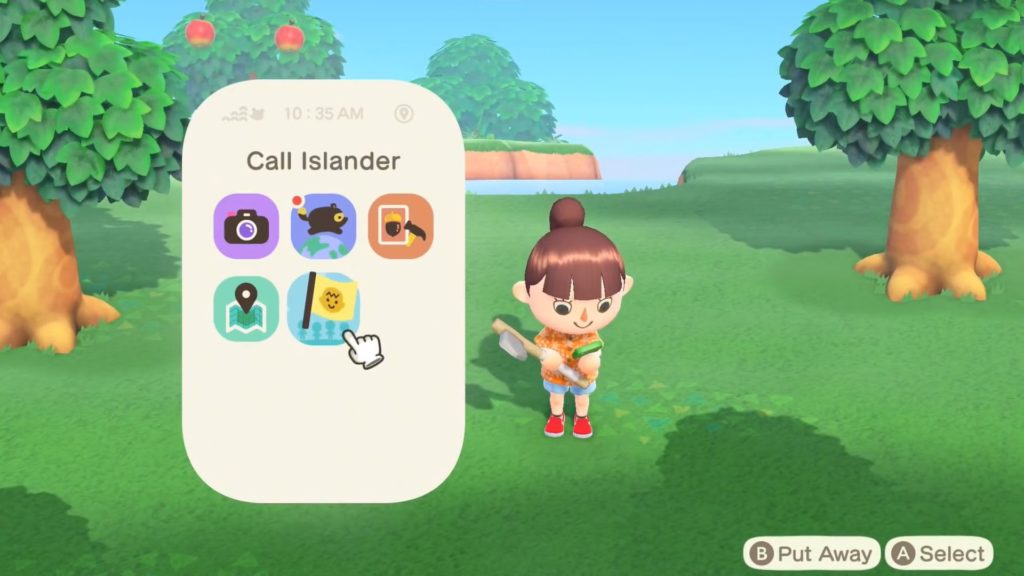Launch the Nook Miles app icon
This screenshot has height=576, width=1024.
point(323,226)
